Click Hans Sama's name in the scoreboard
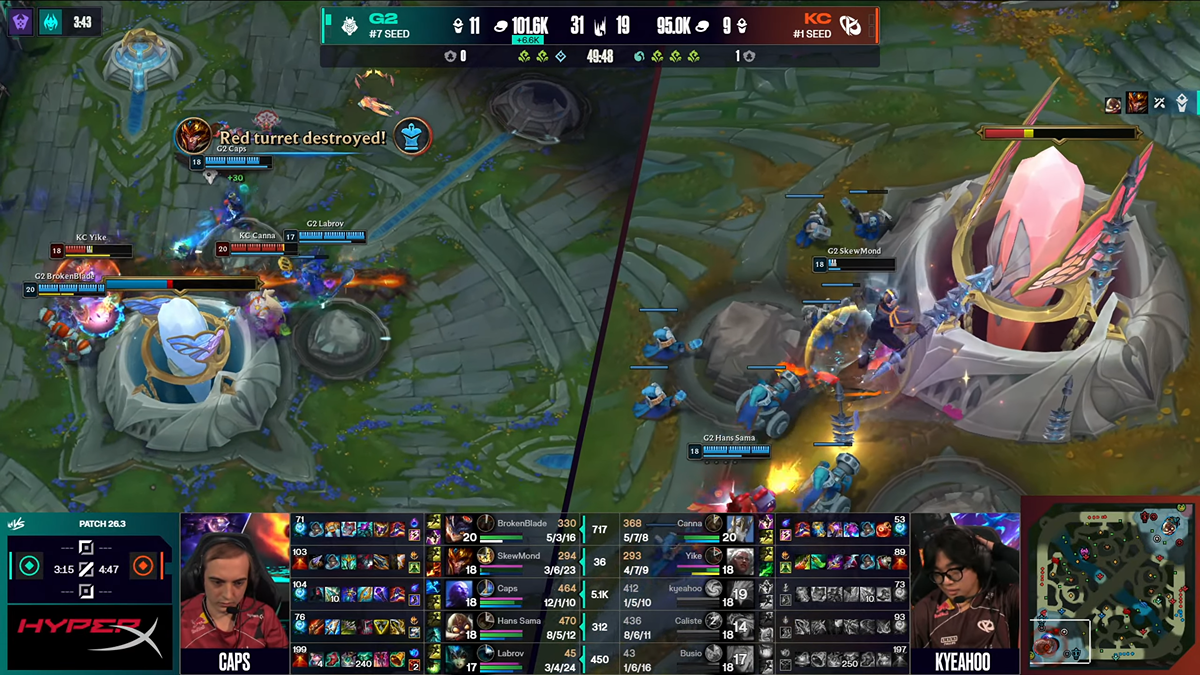 pyautogui.click(x=521, y=621)
